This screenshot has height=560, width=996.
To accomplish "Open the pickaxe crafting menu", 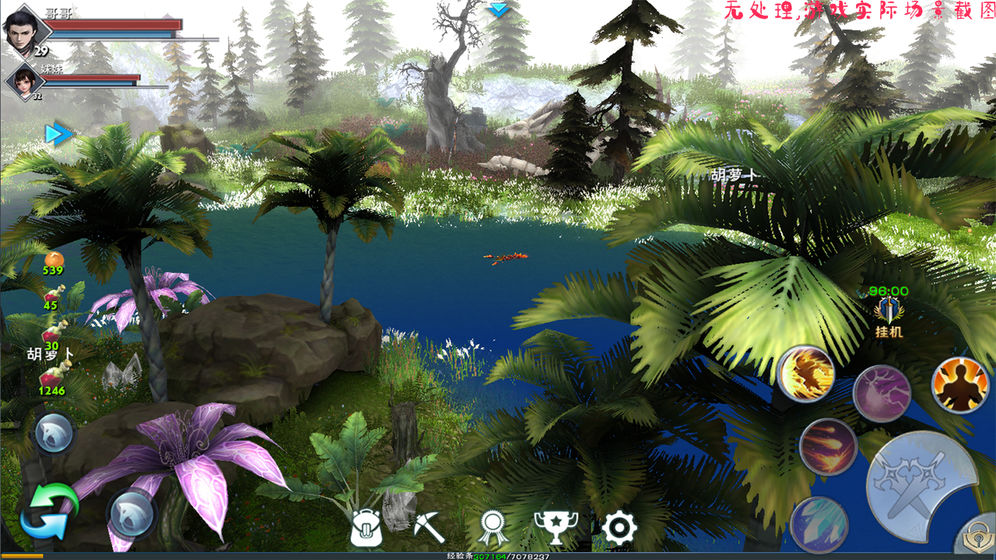I will tap(428, 526).
